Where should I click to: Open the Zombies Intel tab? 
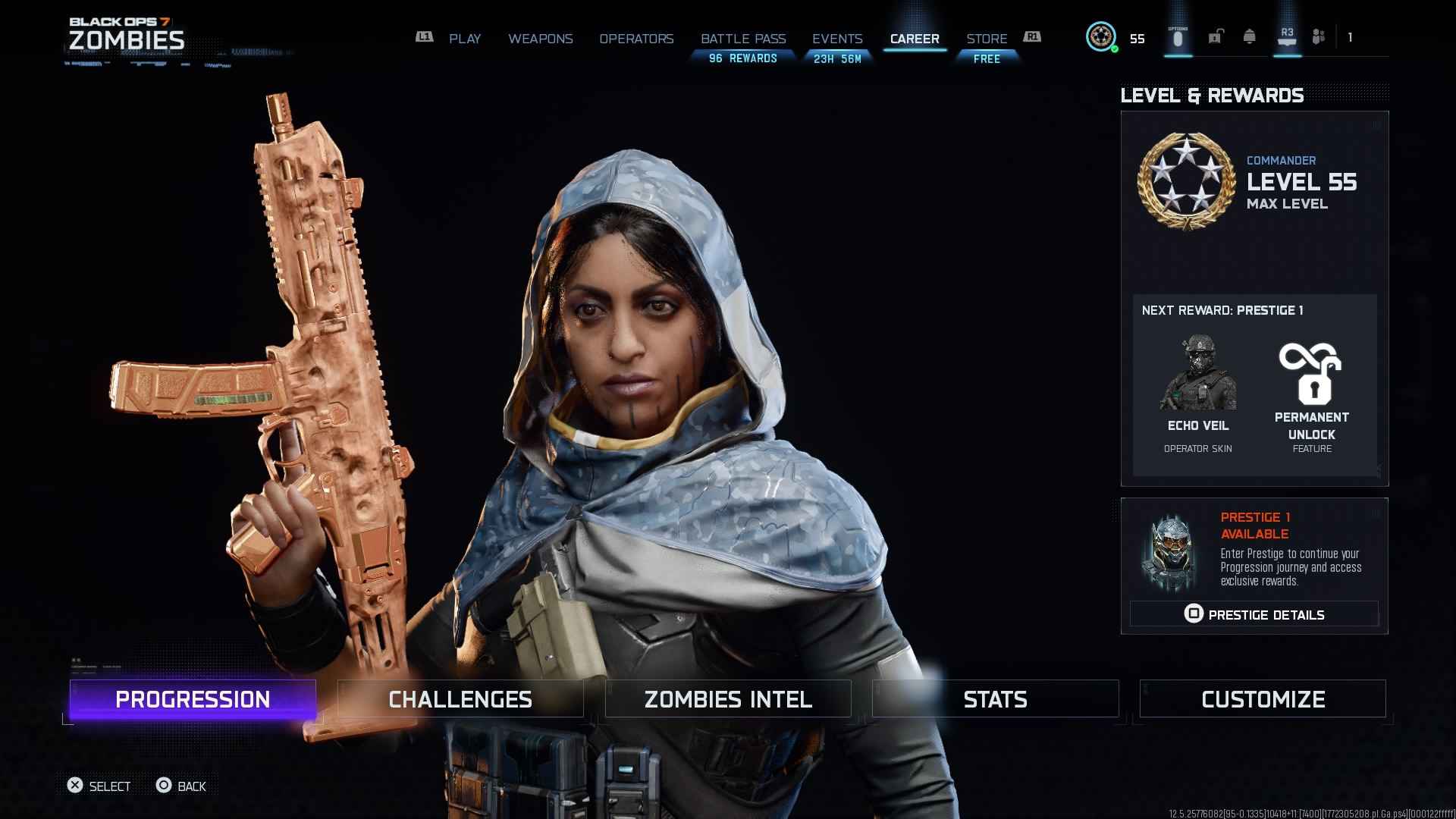727,698
